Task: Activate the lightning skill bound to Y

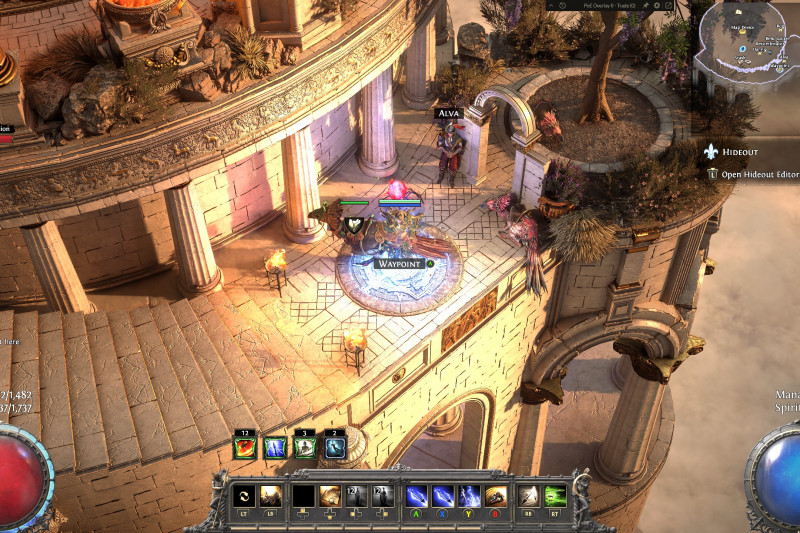Action: [x=469, y=495]
